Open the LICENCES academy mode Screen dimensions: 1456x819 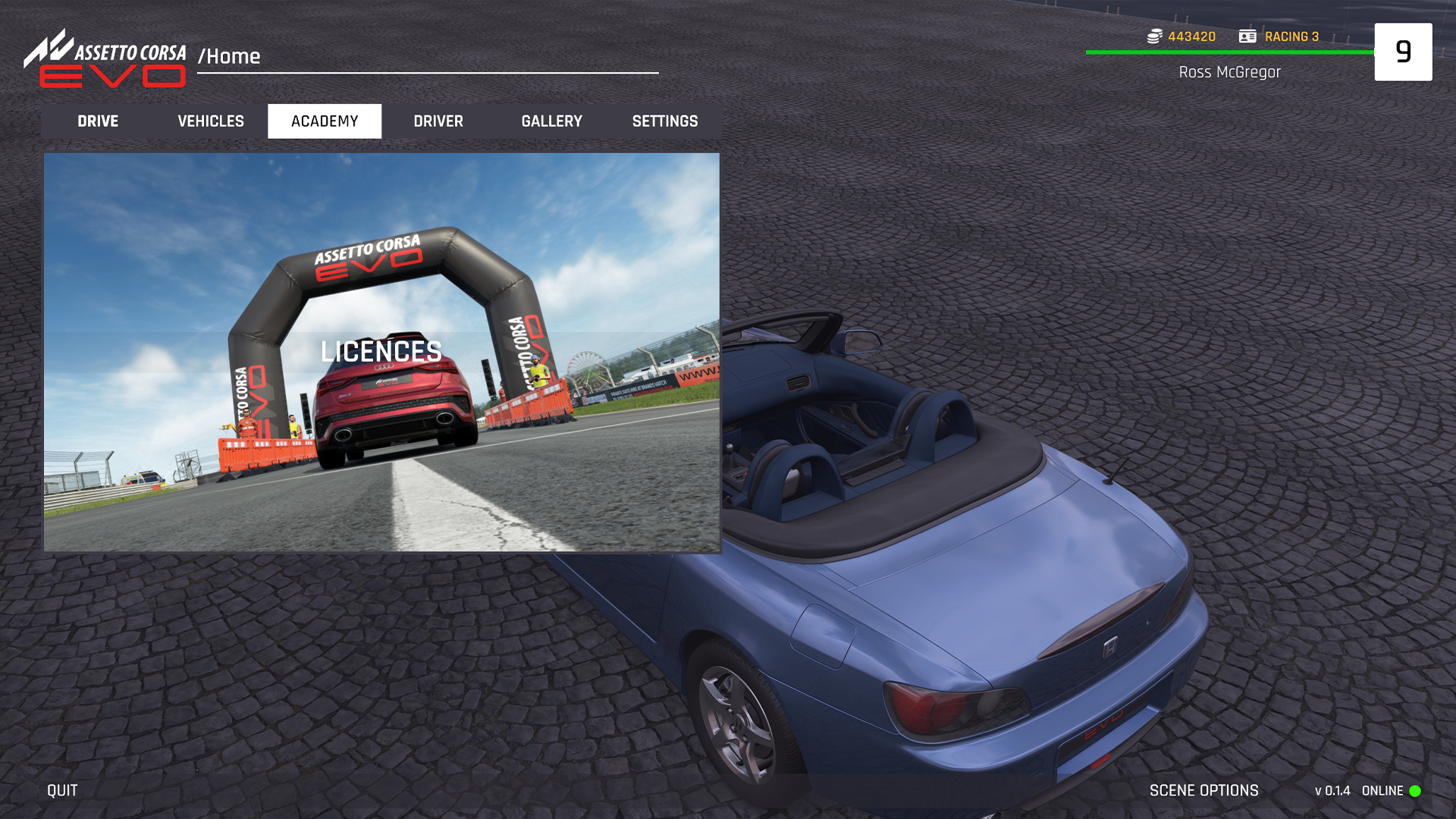[x=382, y=352]
